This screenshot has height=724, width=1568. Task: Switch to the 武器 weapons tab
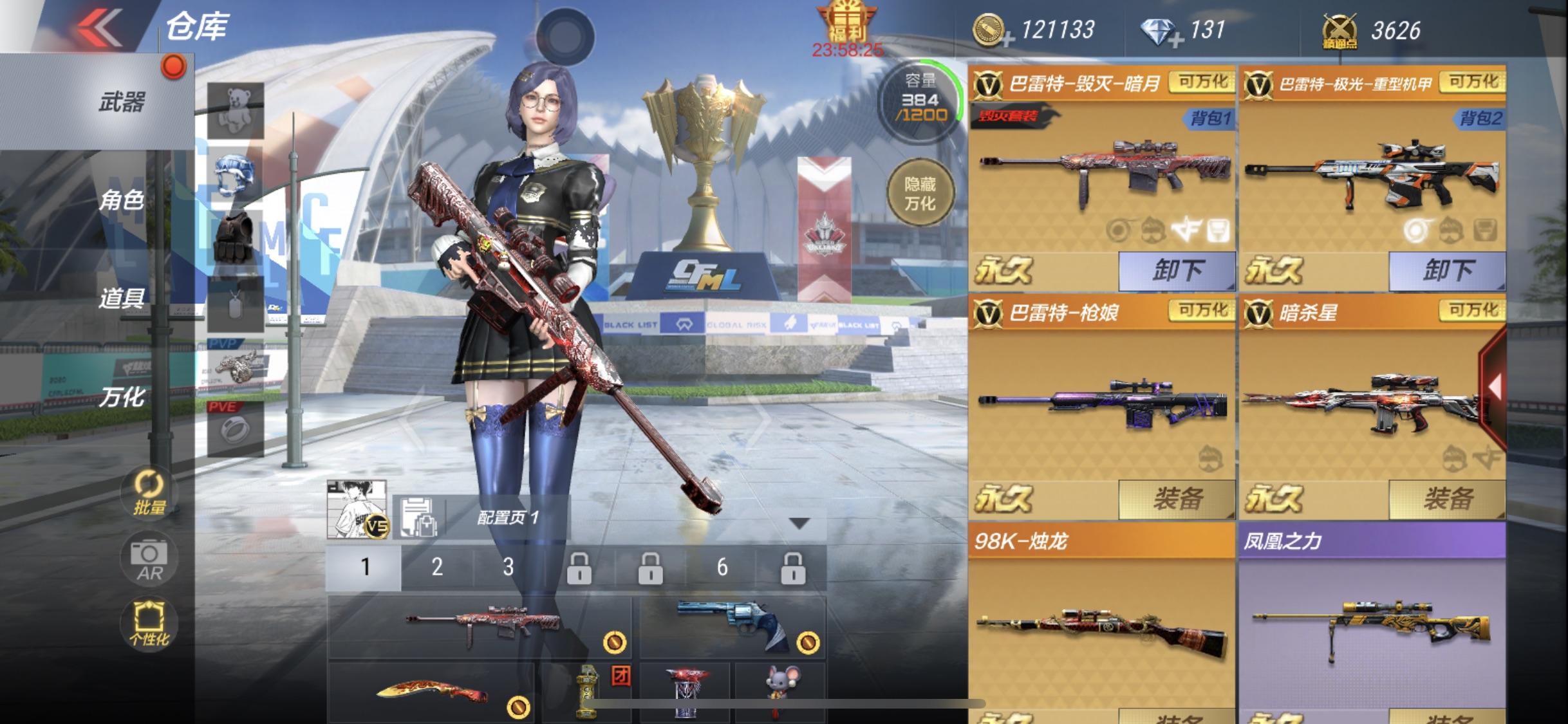[121, 102]
